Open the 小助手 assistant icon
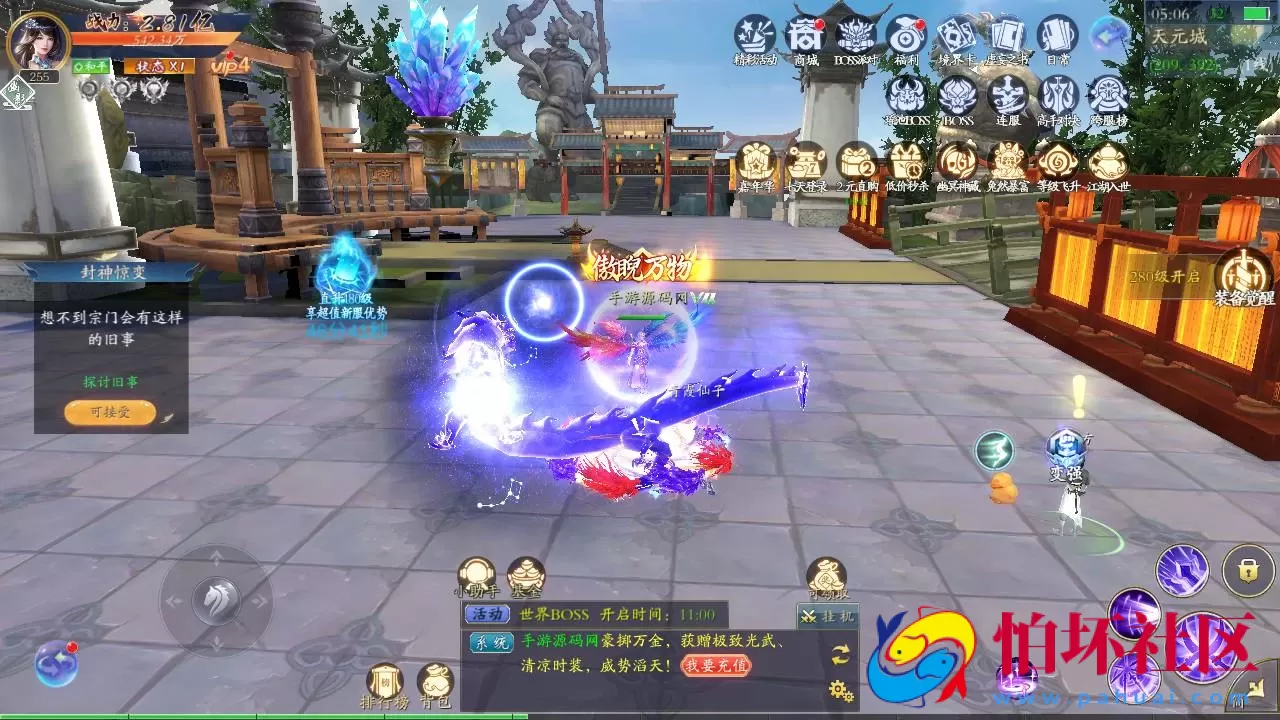This screenshot has width=1280, height=720. click(476, 576)
